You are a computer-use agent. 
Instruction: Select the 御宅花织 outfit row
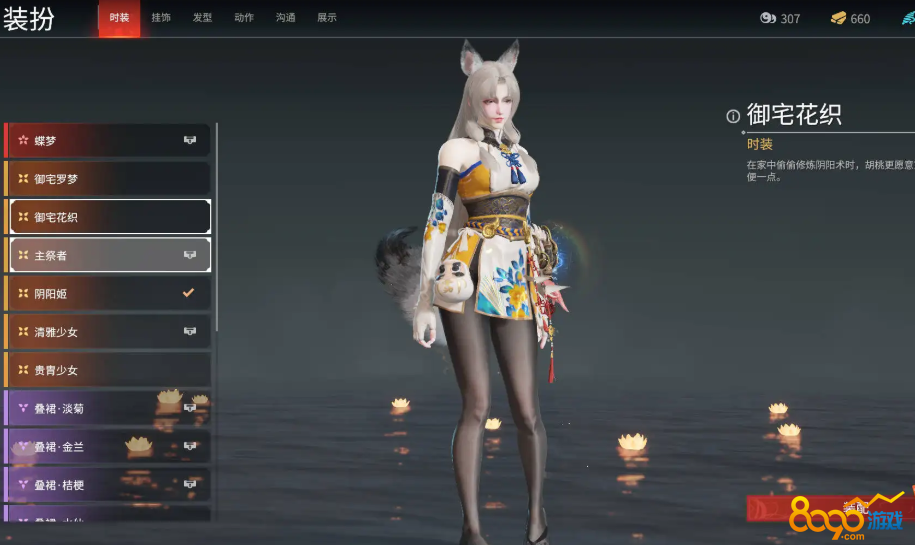pos(109,217)
